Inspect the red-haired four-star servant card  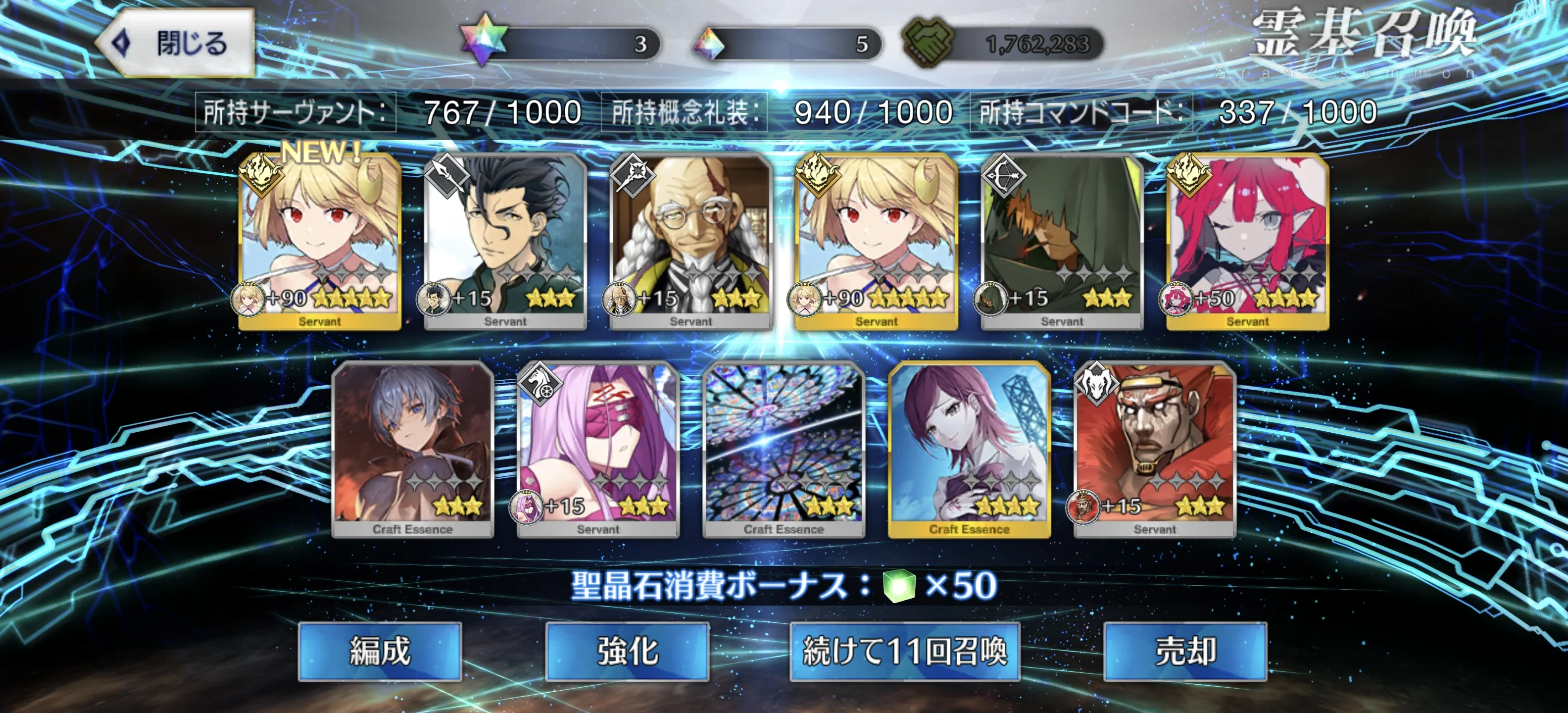[x=1247, y=242]
